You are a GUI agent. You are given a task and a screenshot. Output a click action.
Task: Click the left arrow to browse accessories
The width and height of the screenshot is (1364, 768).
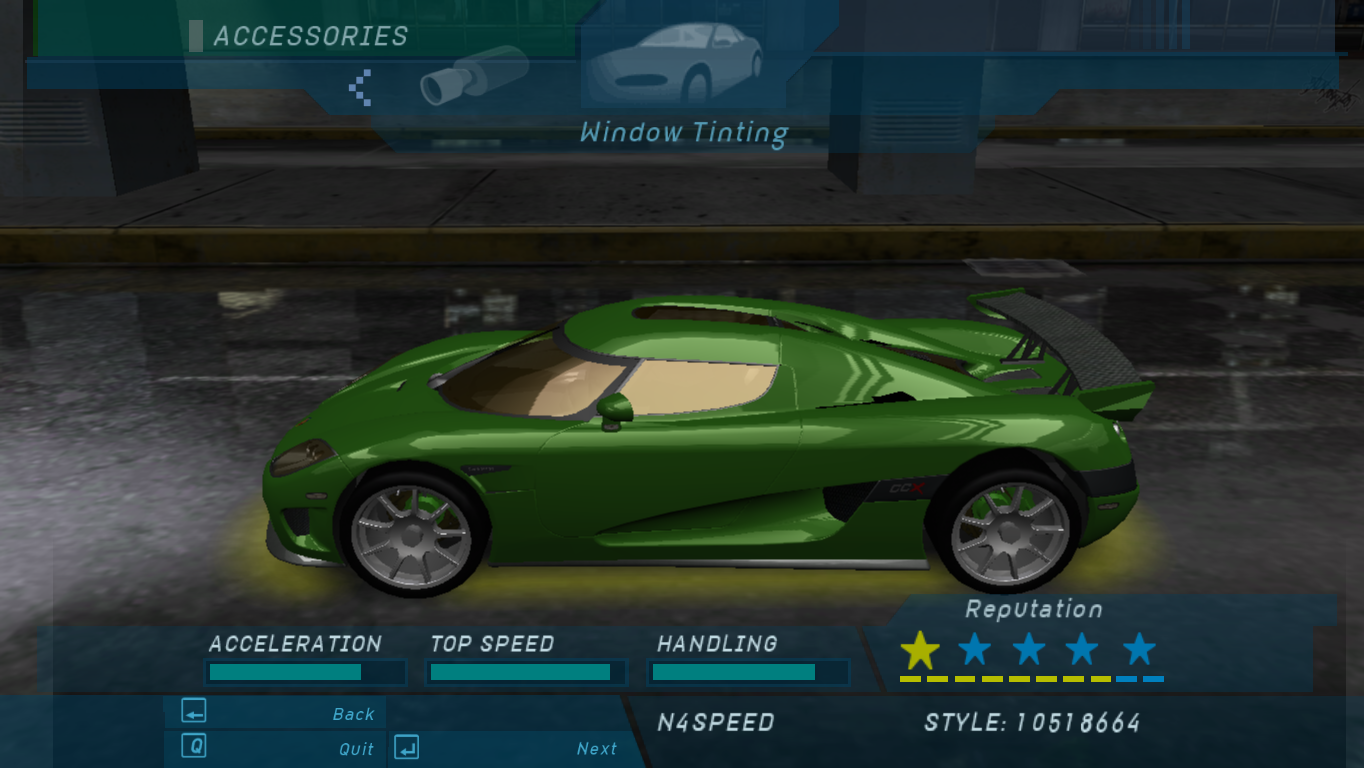(360, 87)
